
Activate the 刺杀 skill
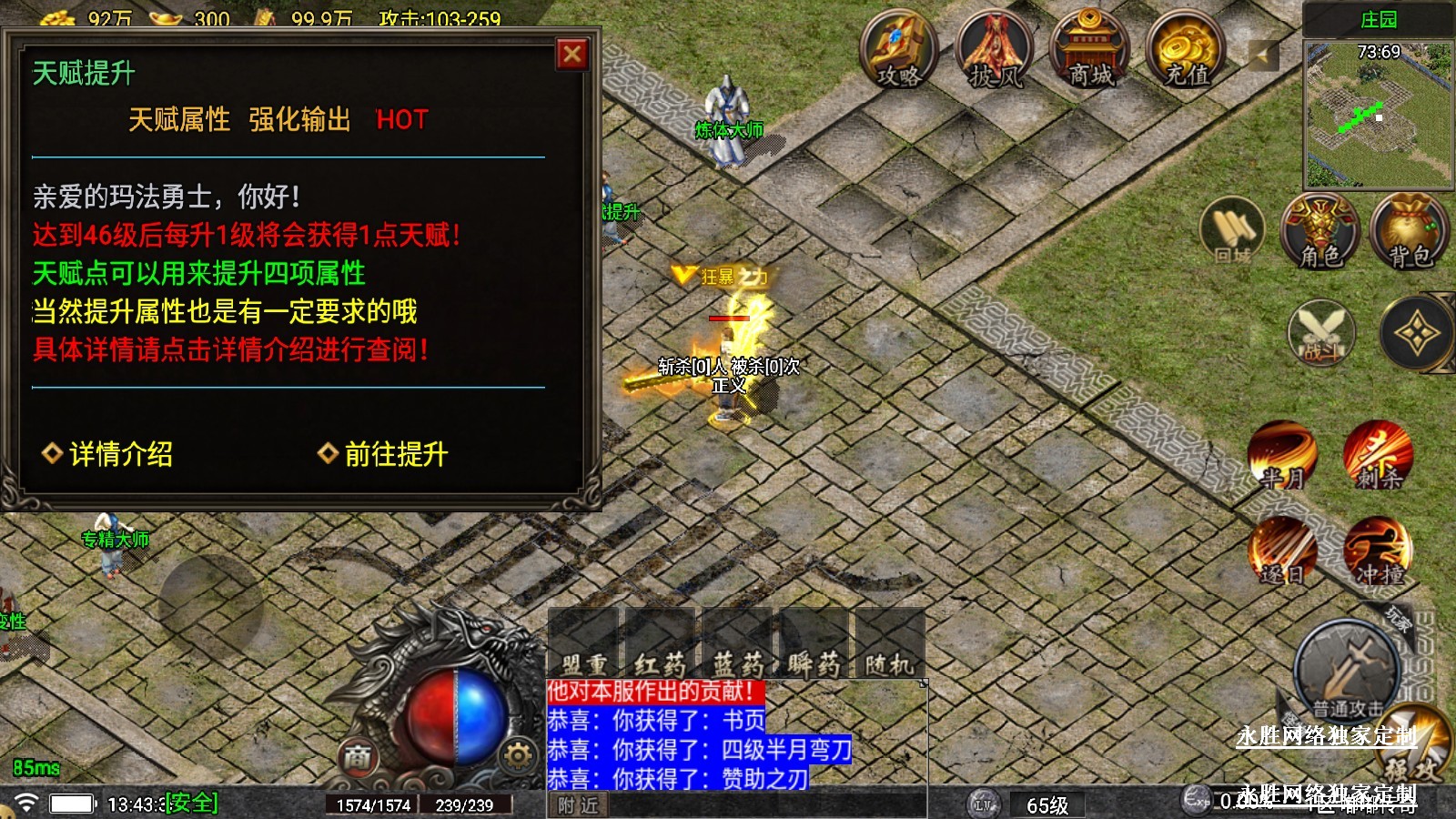pyautogui.click(x=1379, y=454)
